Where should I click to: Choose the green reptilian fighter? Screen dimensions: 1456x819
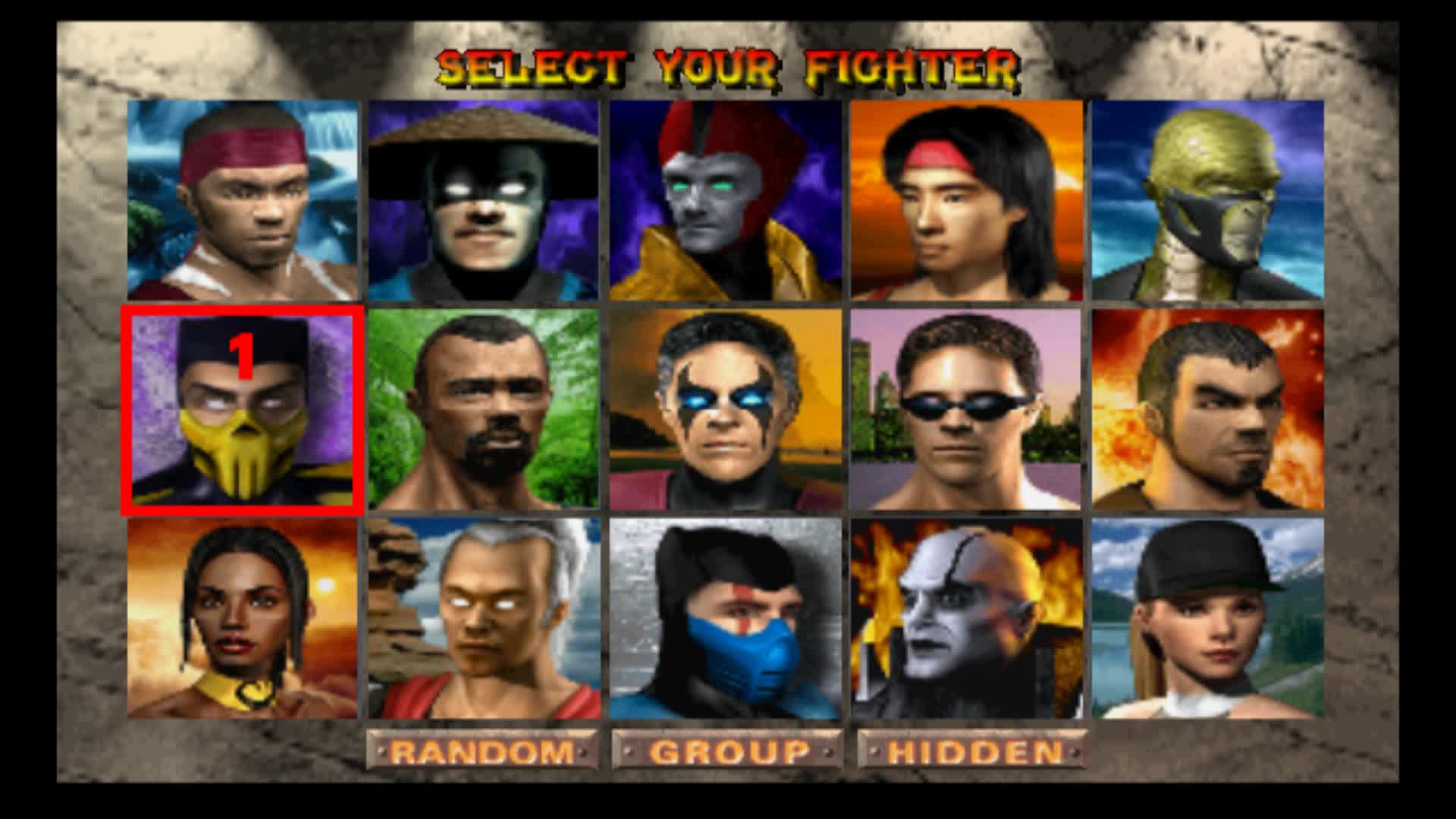pyautogui.click(x=1207, y=199)
